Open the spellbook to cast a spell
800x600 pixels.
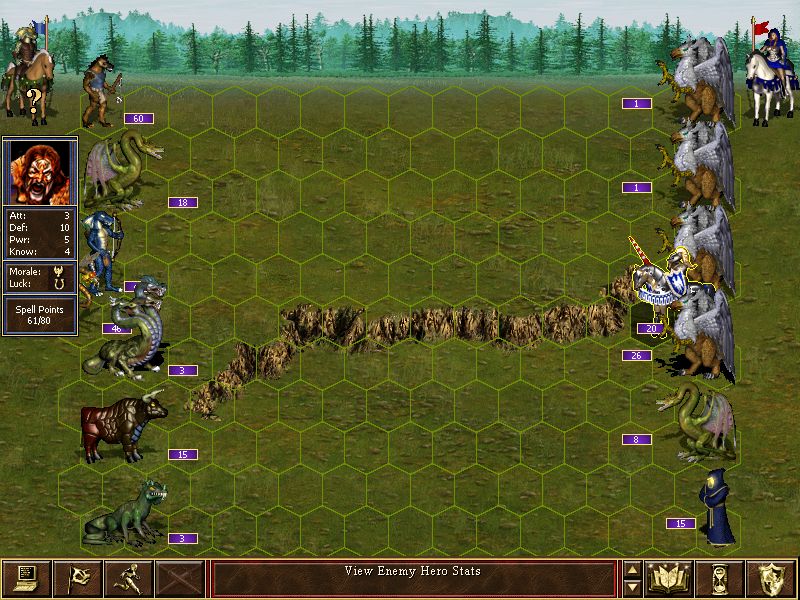point(669,577)
